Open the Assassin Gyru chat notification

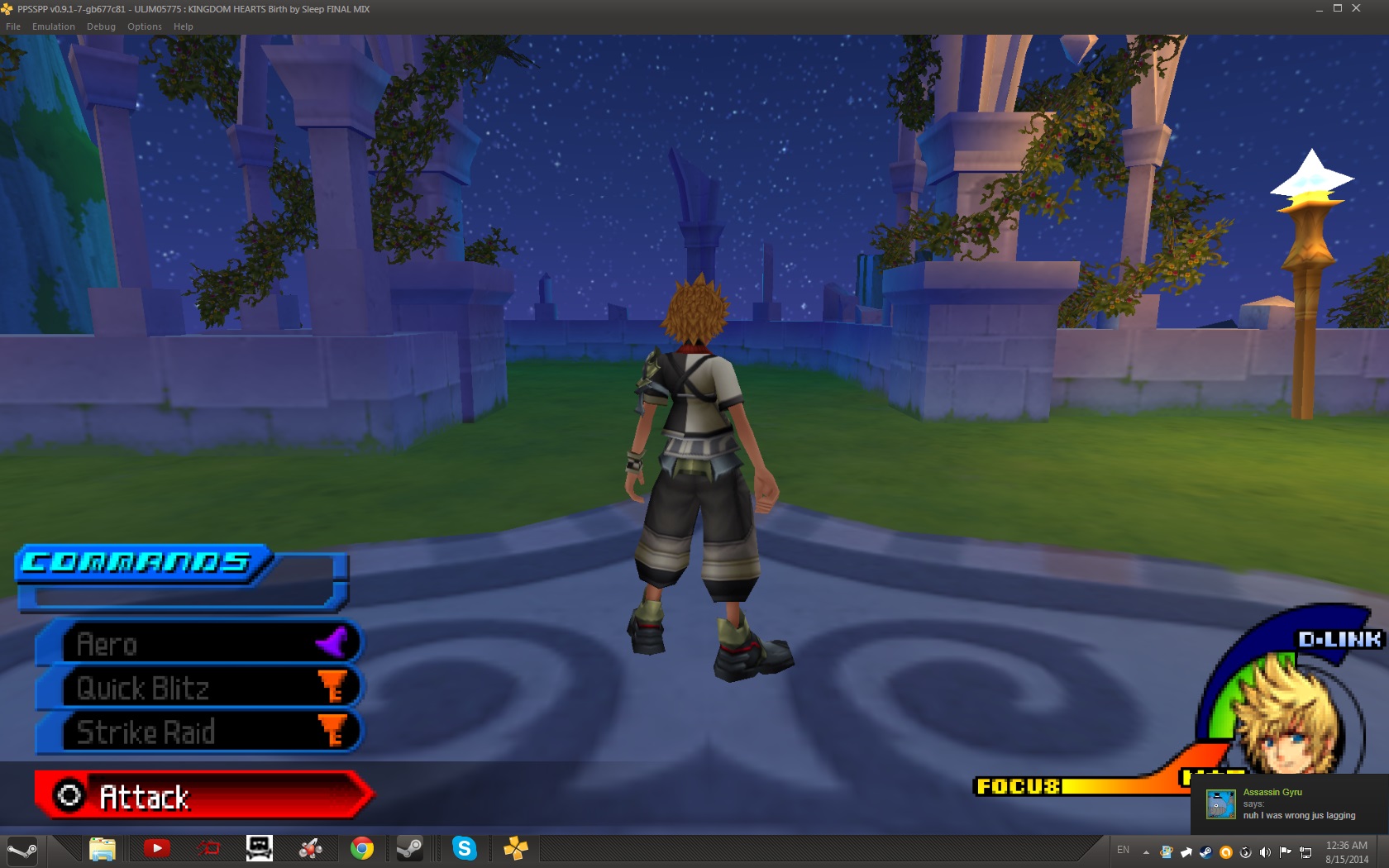1290,804
